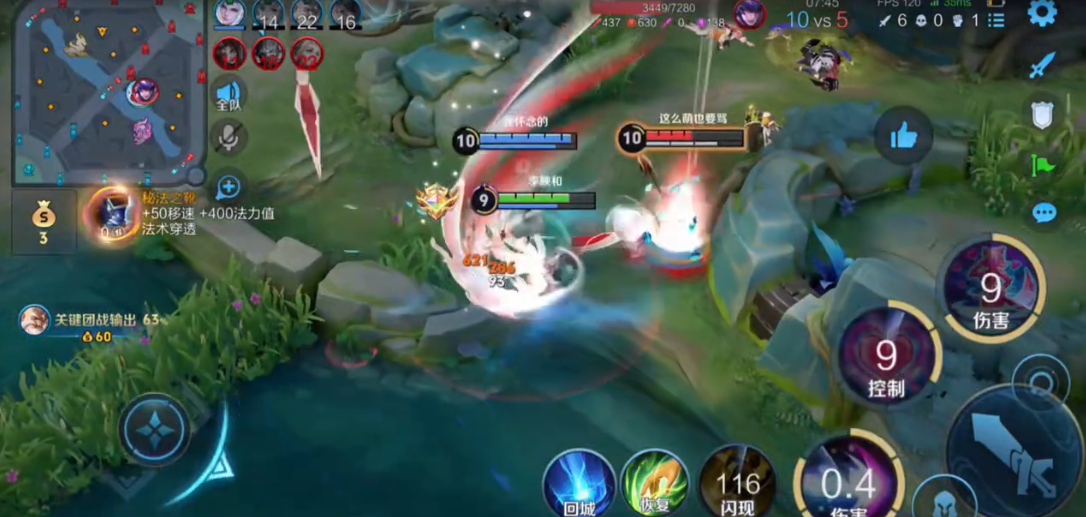
Task: Toggle the 全队 team voice speaker
Action: coord(228,94)
